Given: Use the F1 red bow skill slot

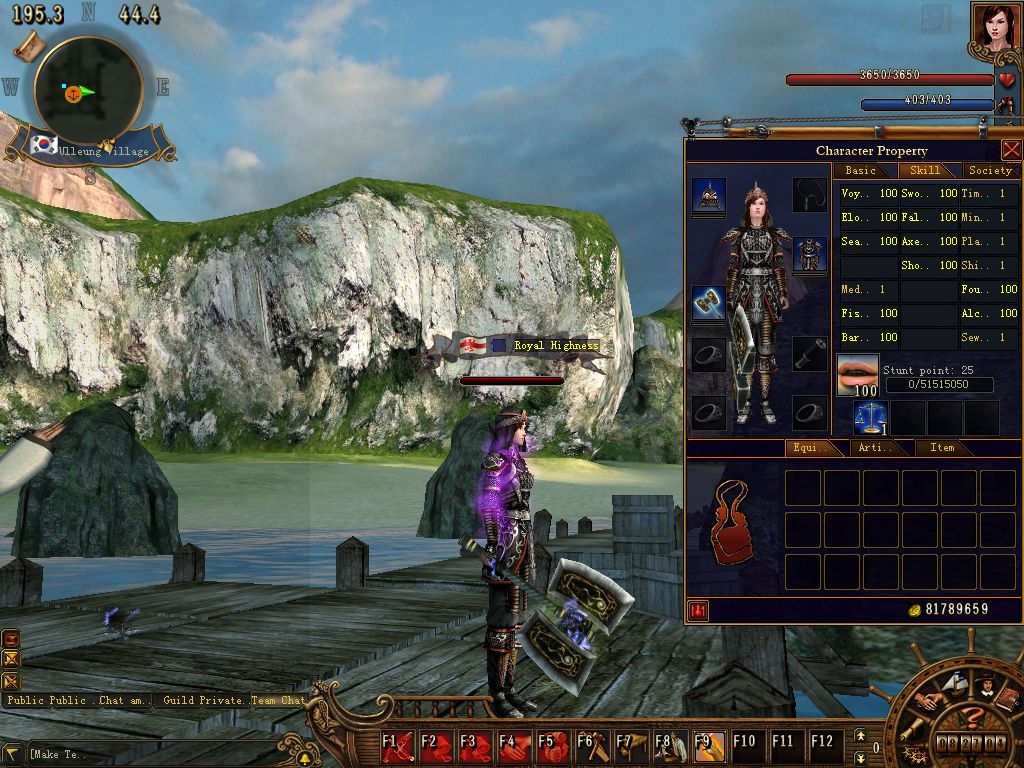Looking at the screenshot, I should pos(398,746).
